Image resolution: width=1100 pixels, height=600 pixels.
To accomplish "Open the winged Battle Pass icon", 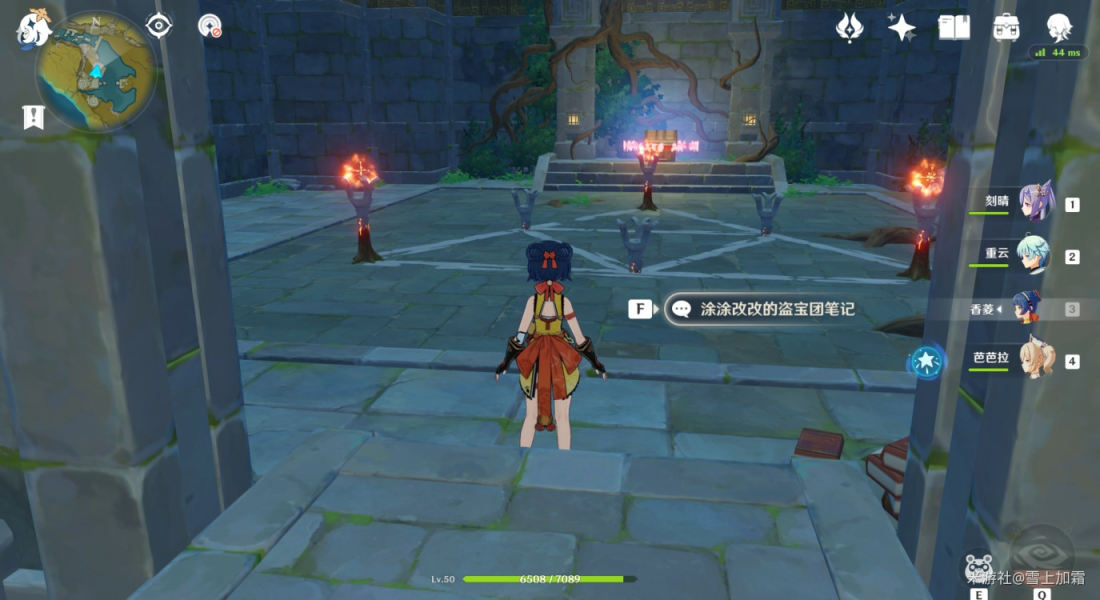I will [x=849, y=27].
